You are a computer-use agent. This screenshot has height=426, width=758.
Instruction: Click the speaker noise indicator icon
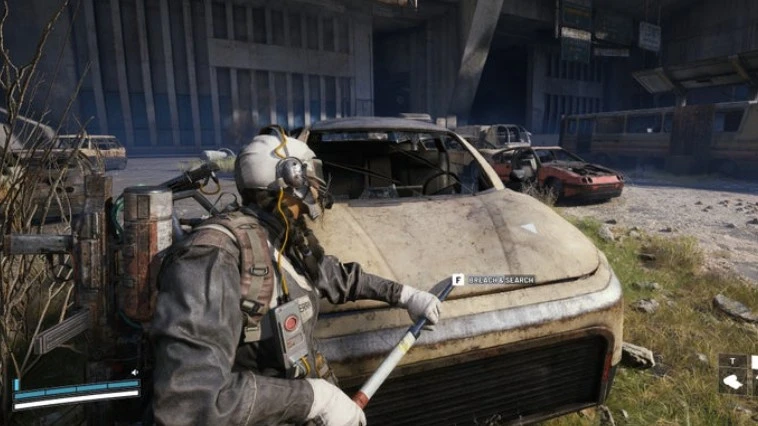coord(135,372)
